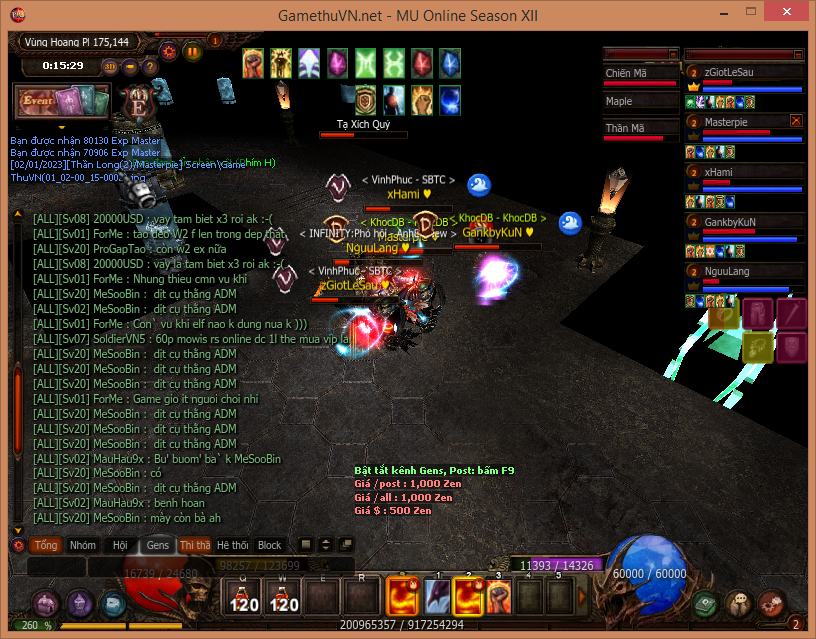Screen dimensions: 816x639
Task: Activate the flaming fist skill in slot 3
Action: (x=499, y=597)
